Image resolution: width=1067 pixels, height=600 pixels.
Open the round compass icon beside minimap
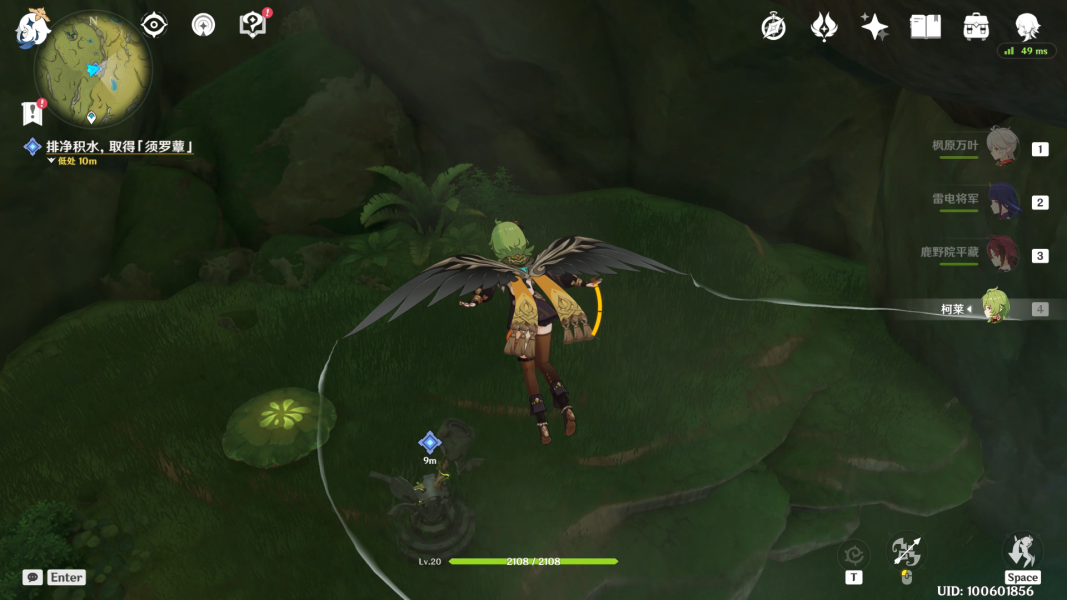pyautogui.click(x=204, y=25)
